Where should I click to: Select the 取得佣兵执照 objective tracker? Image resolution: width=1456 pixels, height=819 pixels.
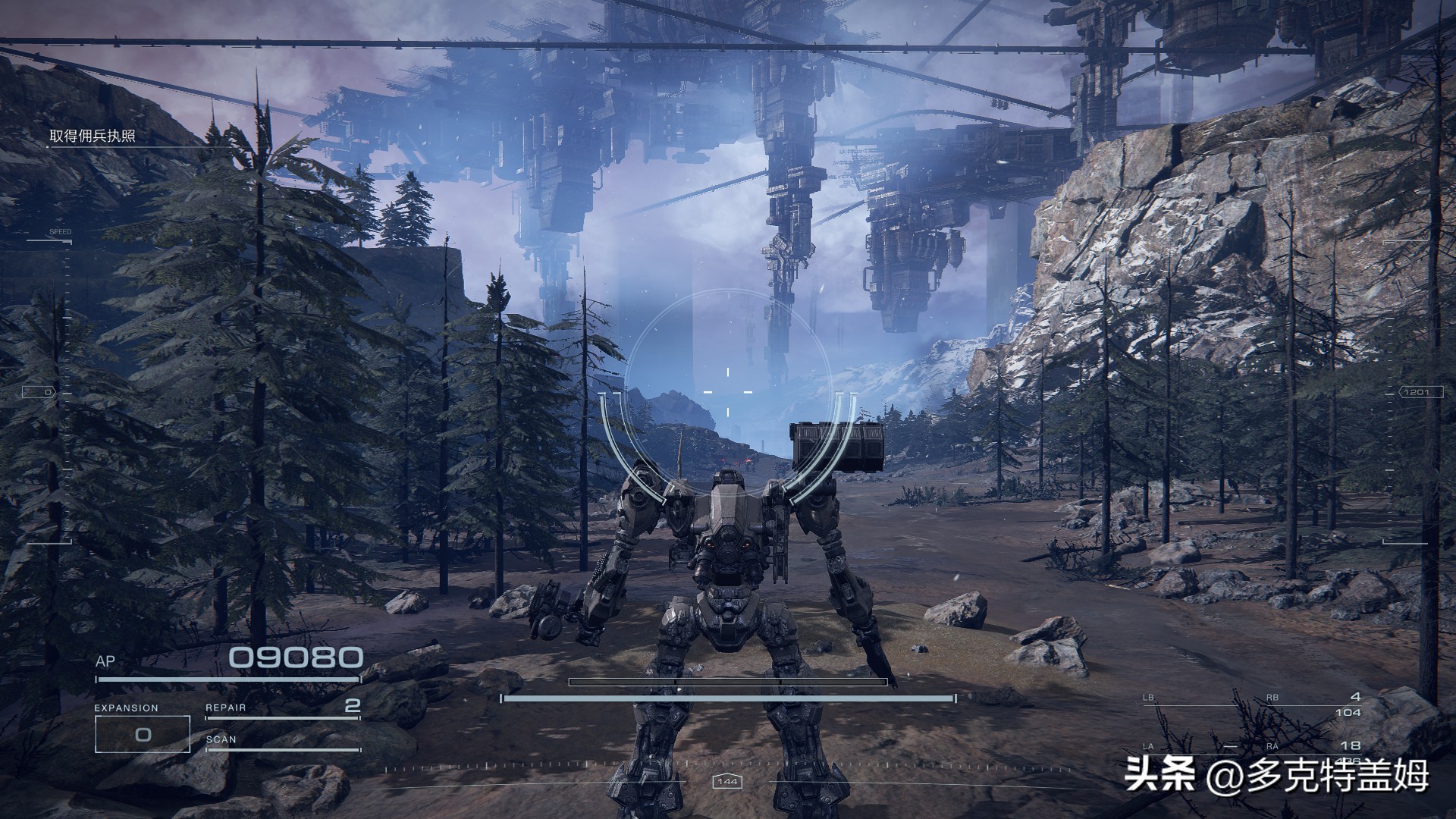(93, 136)
